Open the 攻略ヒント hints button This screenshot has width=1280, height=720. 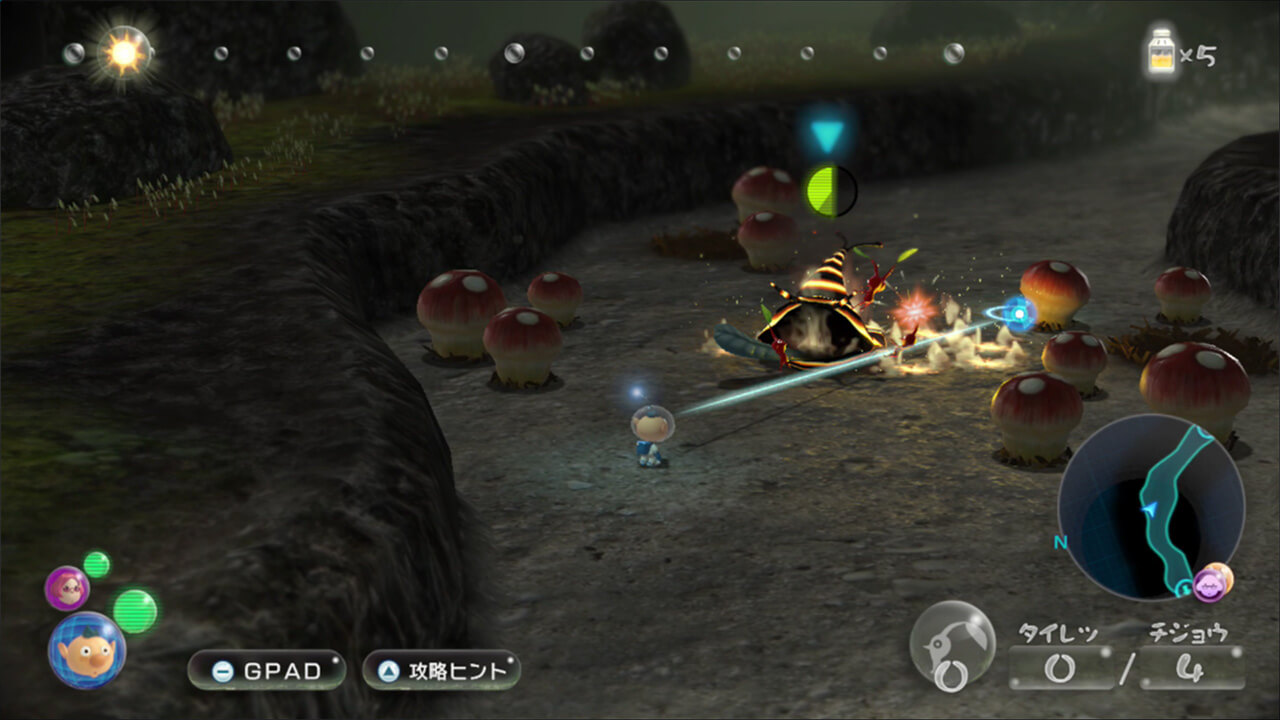[441, 670]
